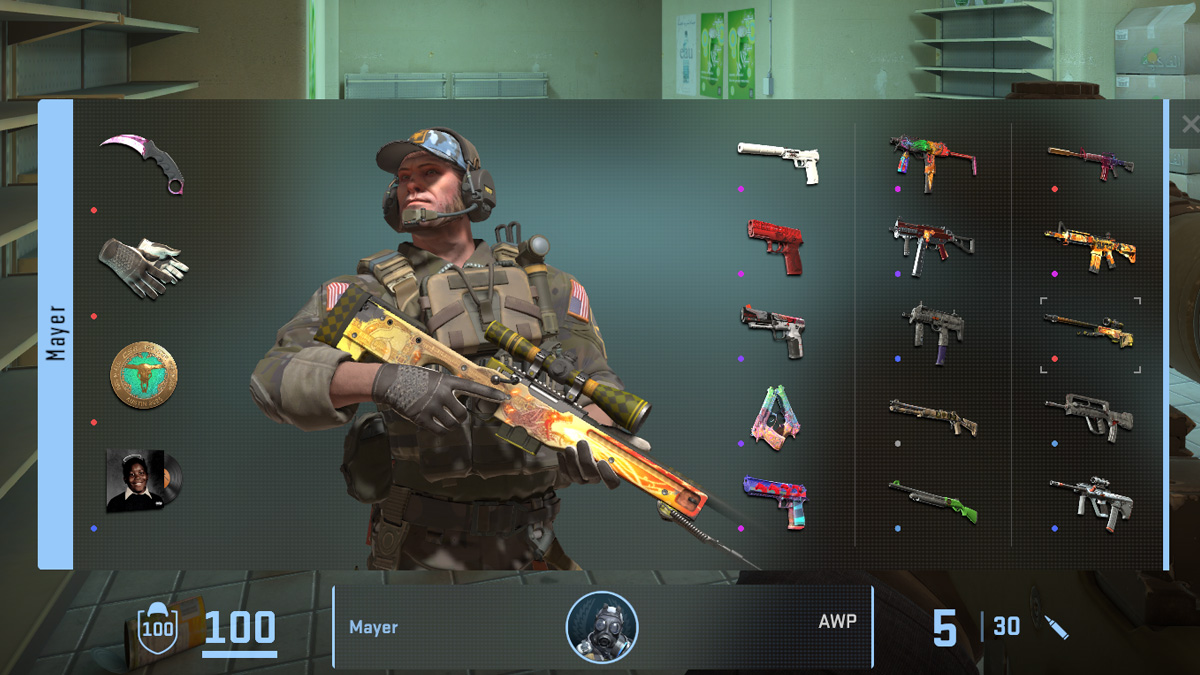
Task: Select the vinyl record music kit
Action: 143,480
